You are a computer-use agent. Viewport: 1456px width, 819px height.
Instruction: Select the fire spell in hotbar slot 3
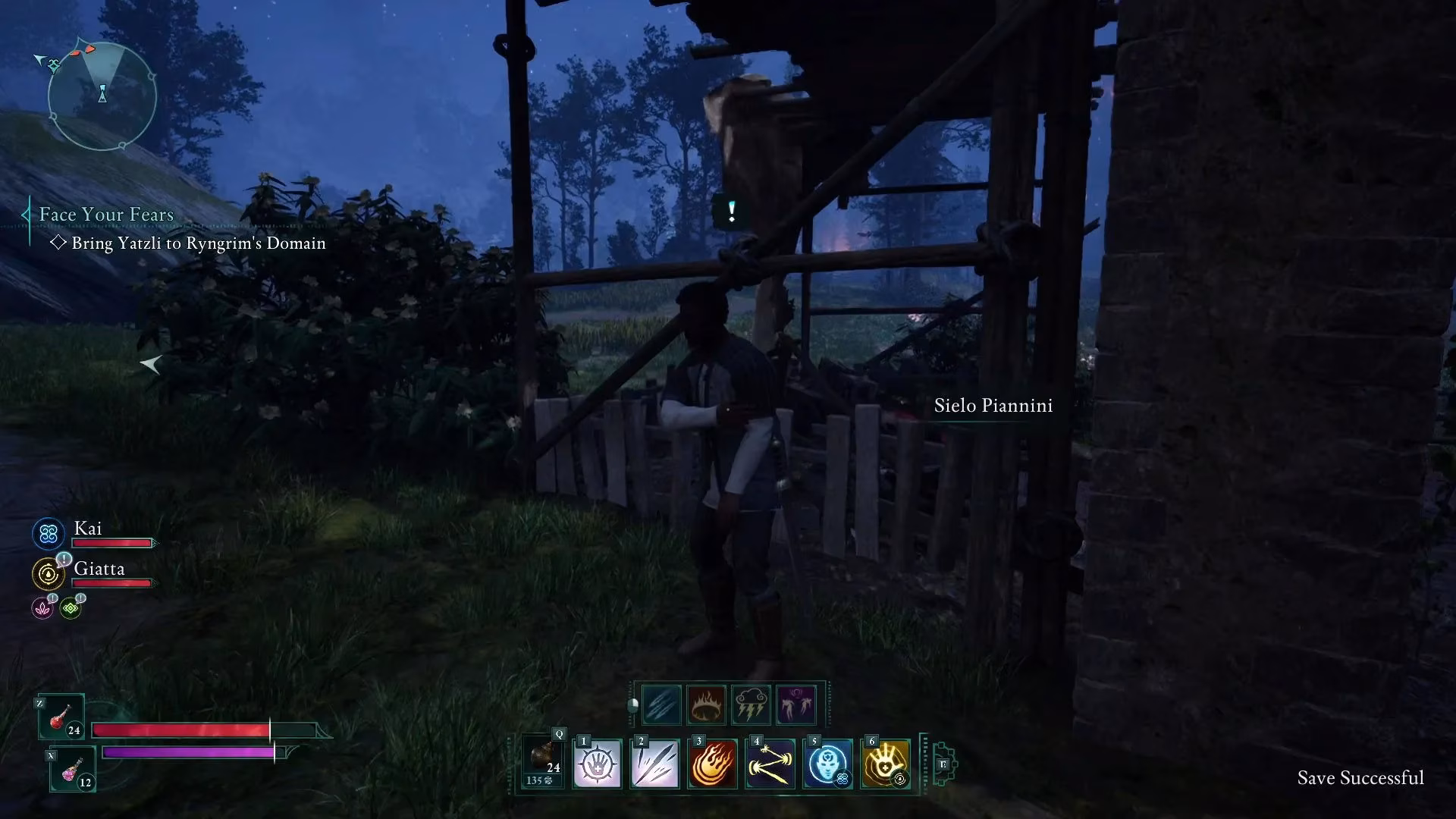(x=711, y=764)
